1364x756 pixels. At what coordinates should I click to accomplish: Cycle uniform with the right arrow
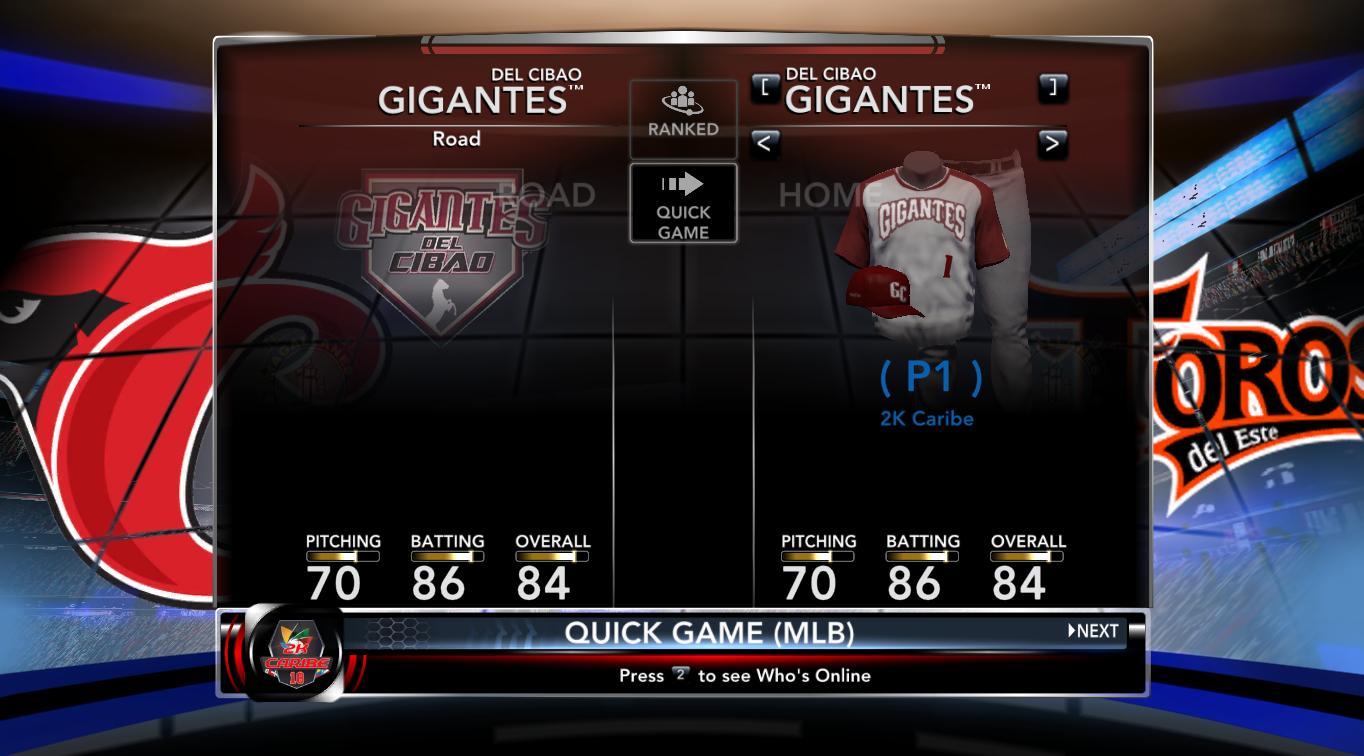click(x=1052, y=143)
